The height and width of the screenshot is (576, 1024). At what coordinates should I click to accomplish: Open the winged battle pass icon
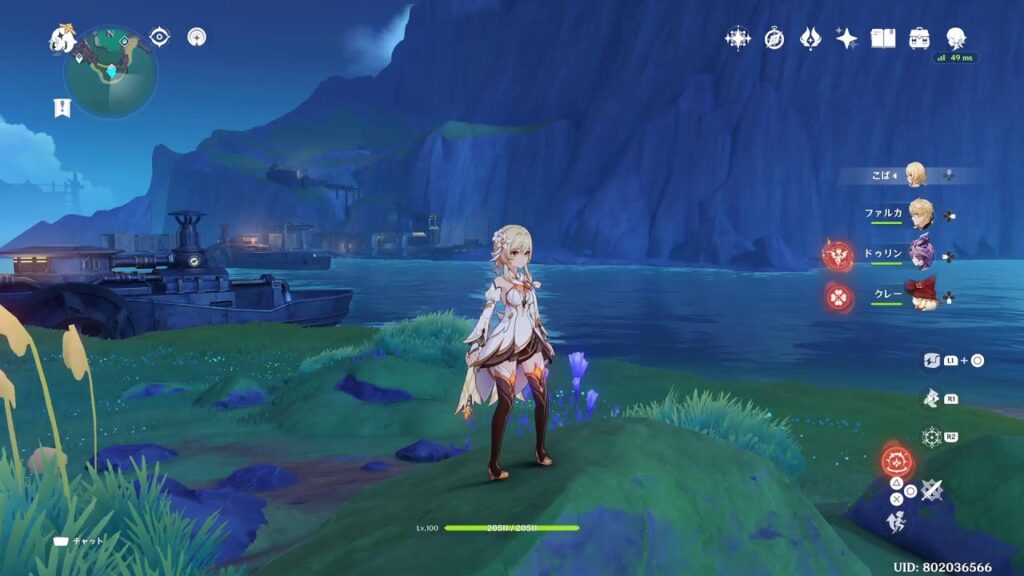click(810, 39)
